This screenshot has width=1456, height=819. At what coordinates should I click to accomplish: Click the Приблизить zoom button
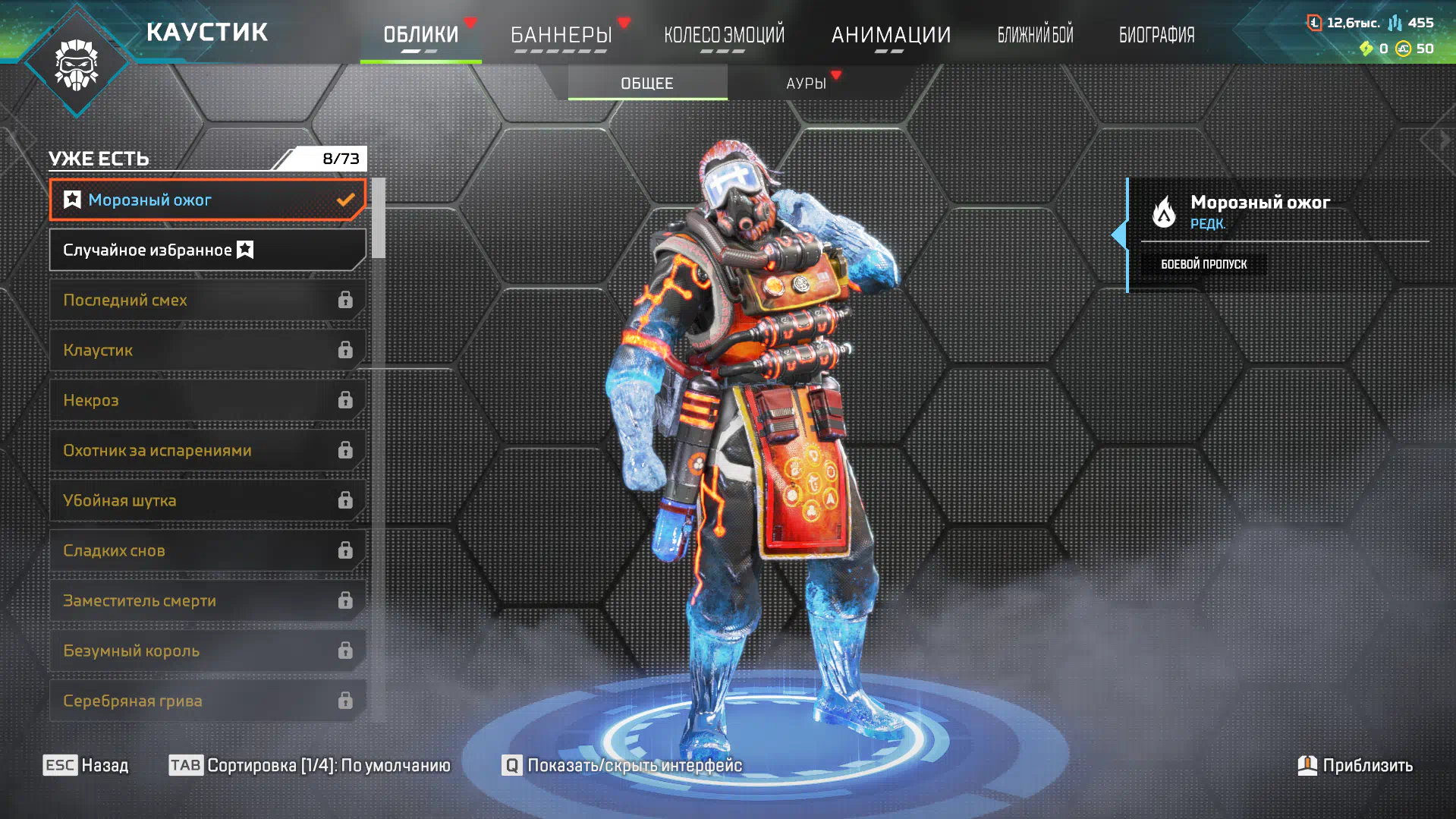pyautogui.click(x=1355, y=765)
